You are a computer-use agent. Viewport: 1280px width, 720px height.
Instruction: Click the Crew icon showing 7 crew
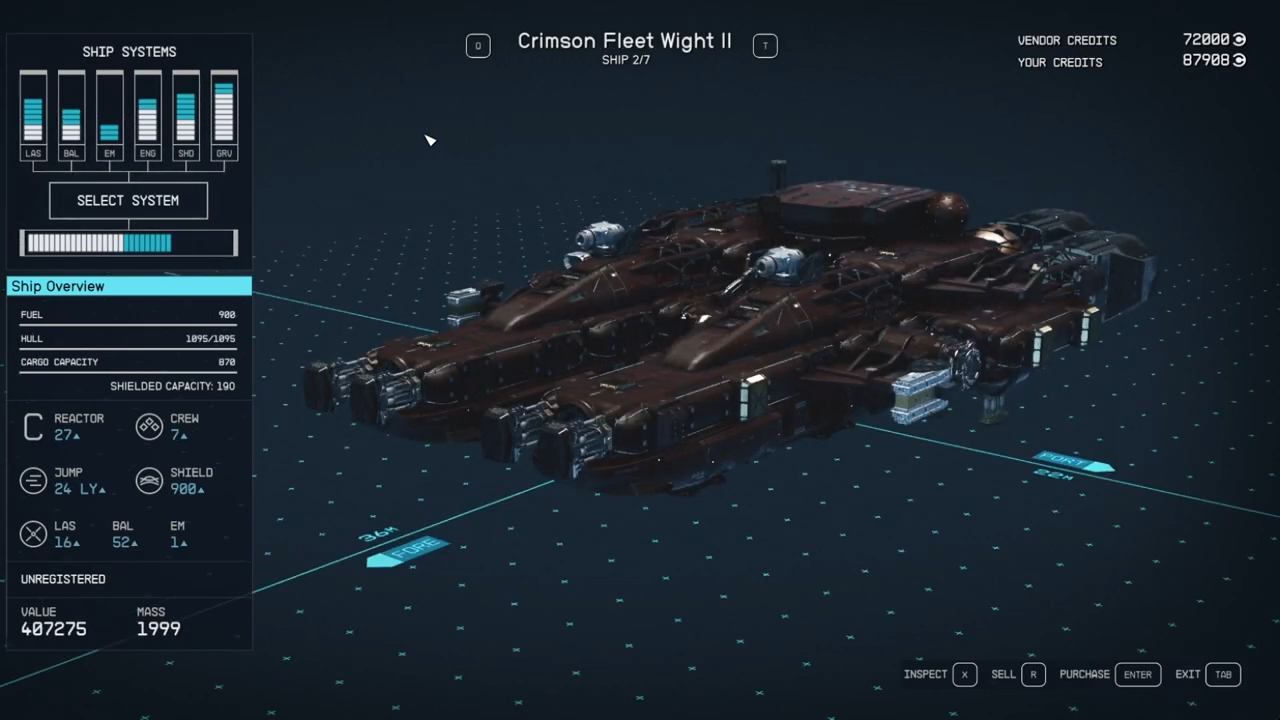(x=149, y=426)
